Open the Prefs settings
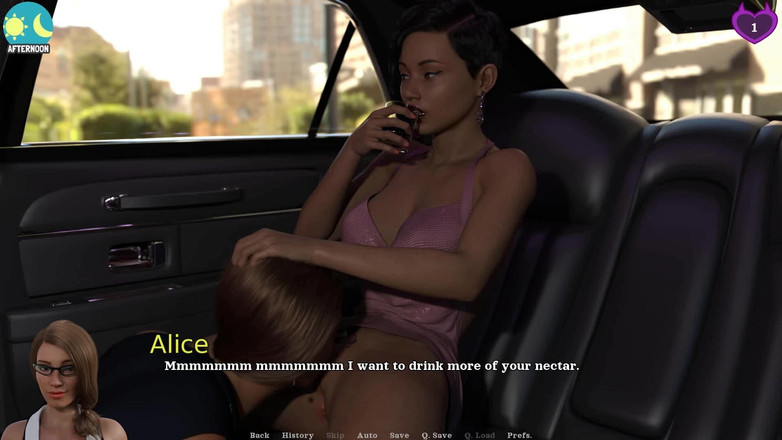Viewport: 782px width, 440px height. 520,435
